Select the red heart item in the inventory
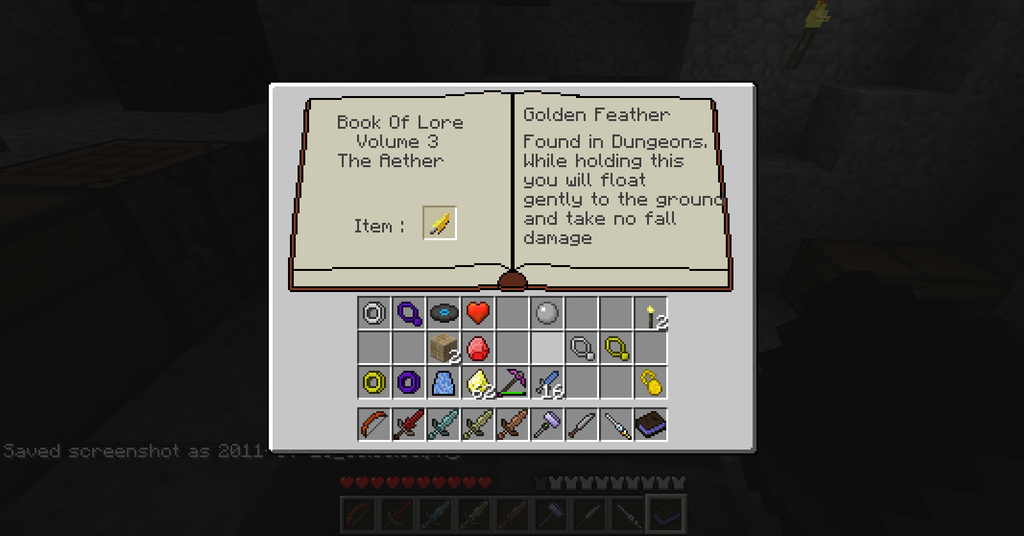The height and width of the screenshot is (536, 1024). [x=477, y=313]
